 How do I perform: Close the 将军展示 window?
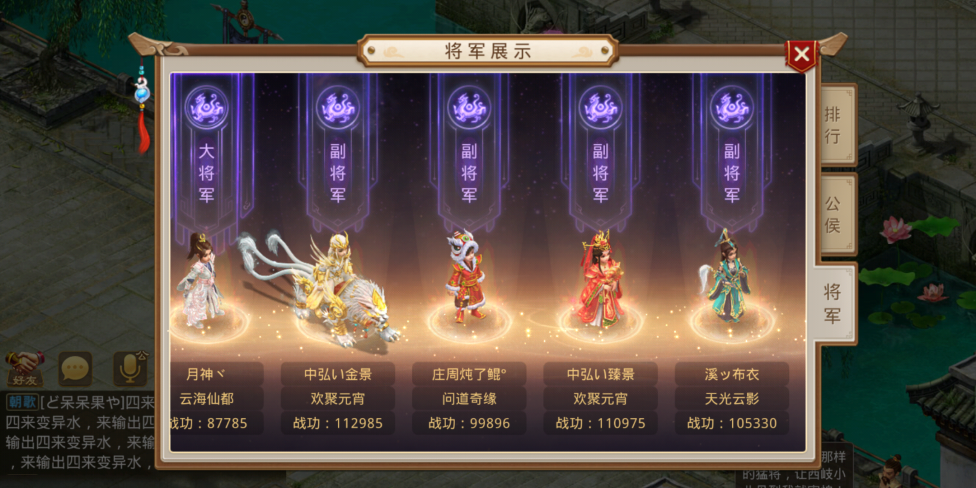click(801, 54)
